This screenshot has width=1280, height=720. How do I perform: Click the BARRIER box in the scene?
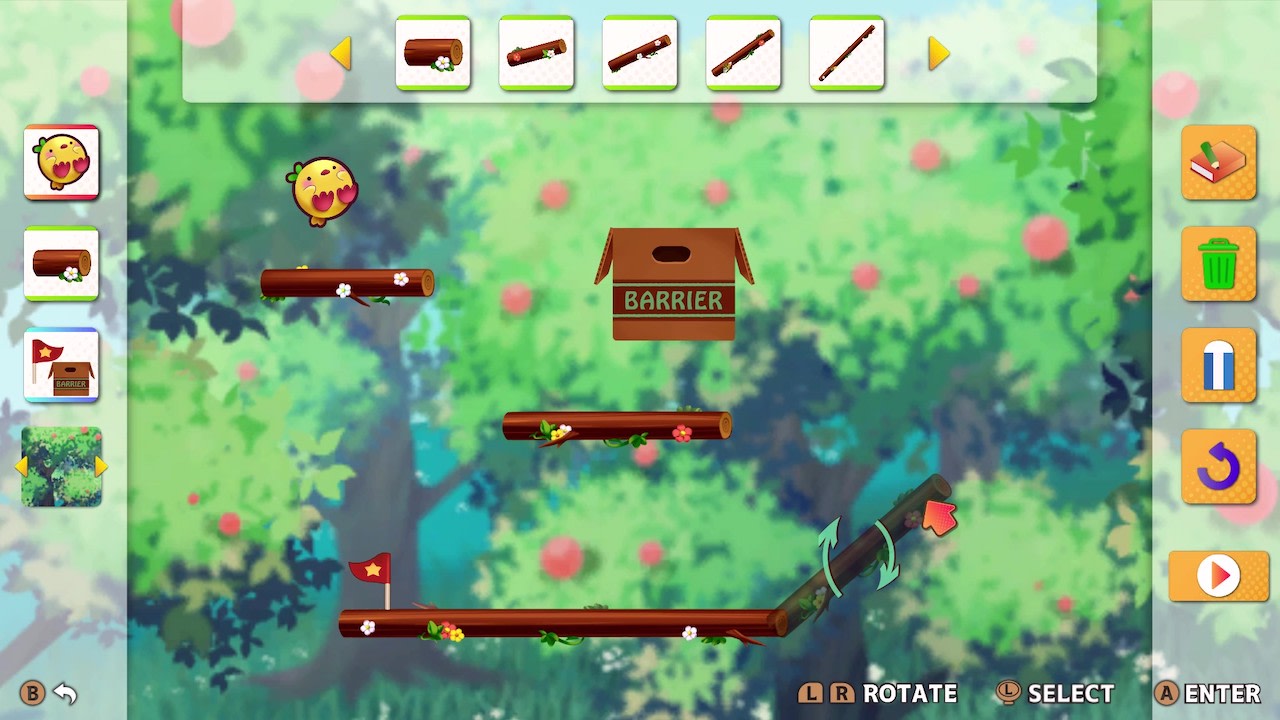(671, 283)
